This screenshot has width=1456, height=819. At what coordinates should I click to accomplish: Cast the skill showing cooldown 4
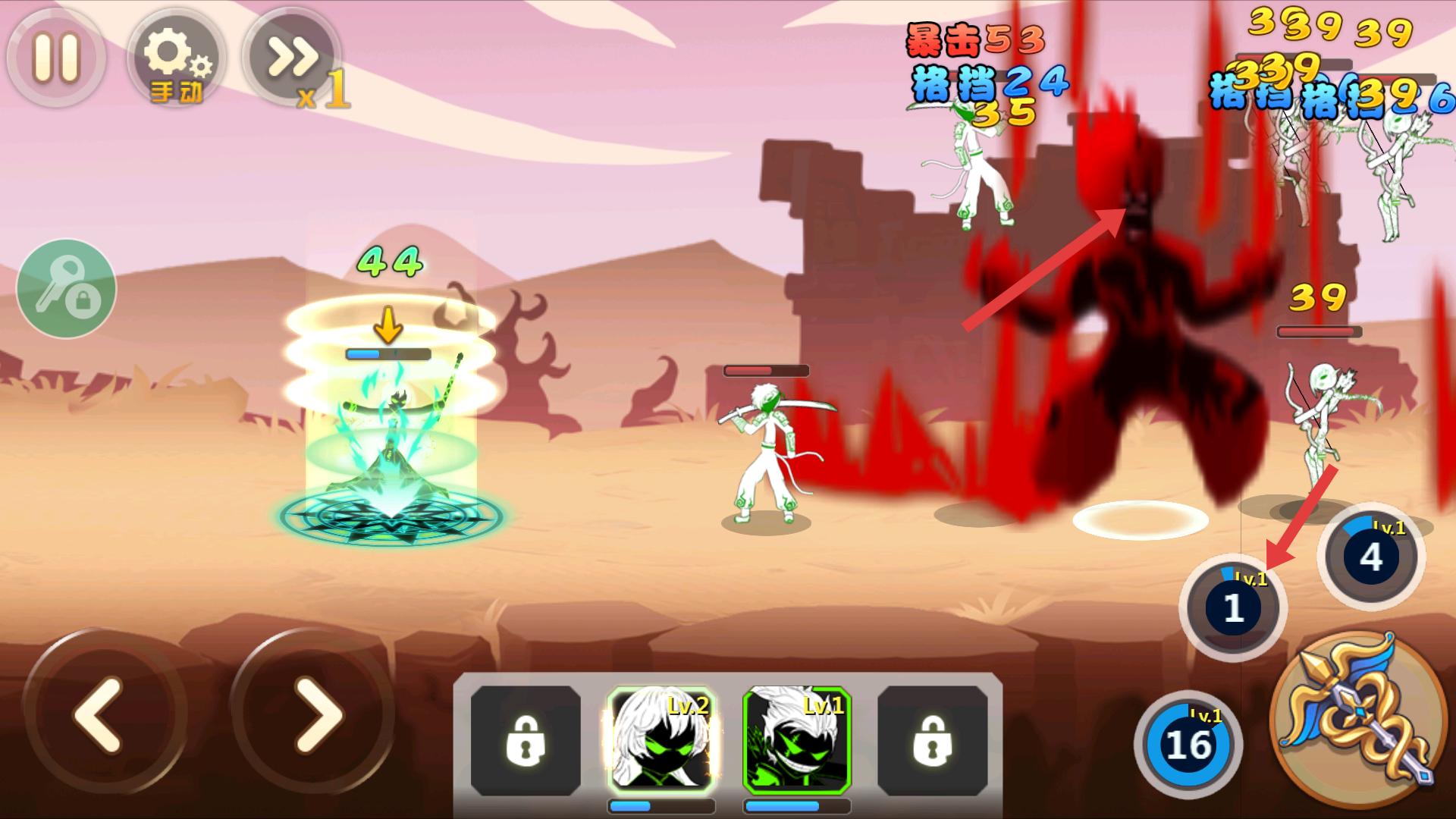point(1371,557)
